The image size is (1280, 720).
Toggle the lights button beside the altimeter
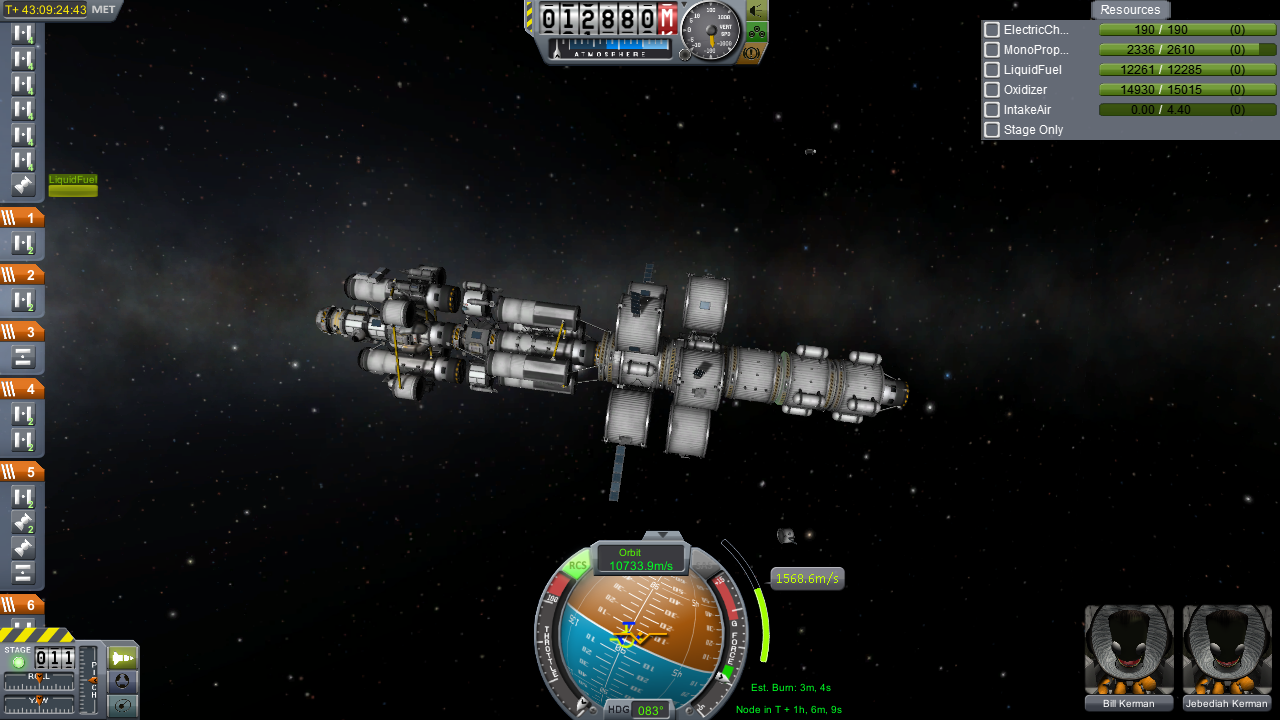(755, 10)
